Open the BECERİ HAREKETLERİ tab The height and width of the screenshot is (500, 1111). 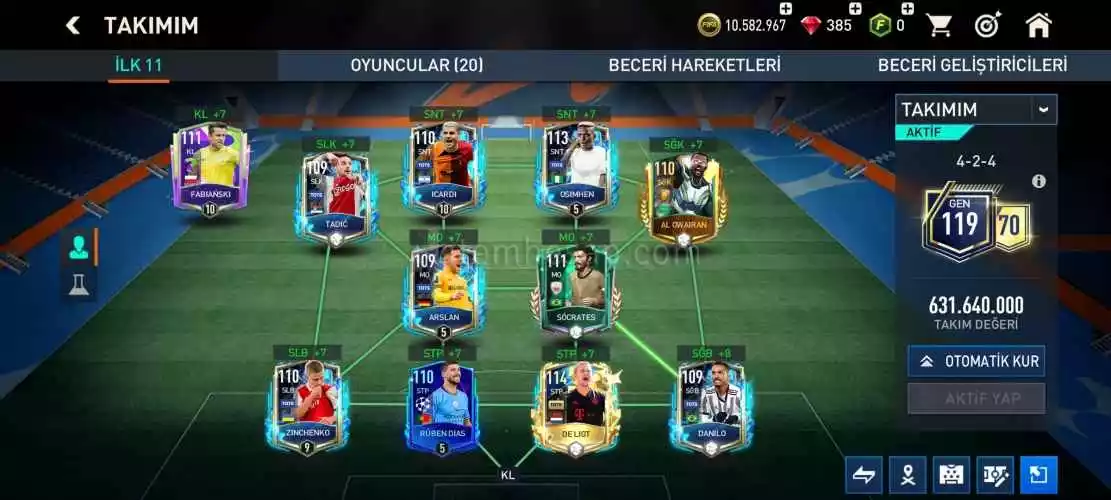[694, 65]
